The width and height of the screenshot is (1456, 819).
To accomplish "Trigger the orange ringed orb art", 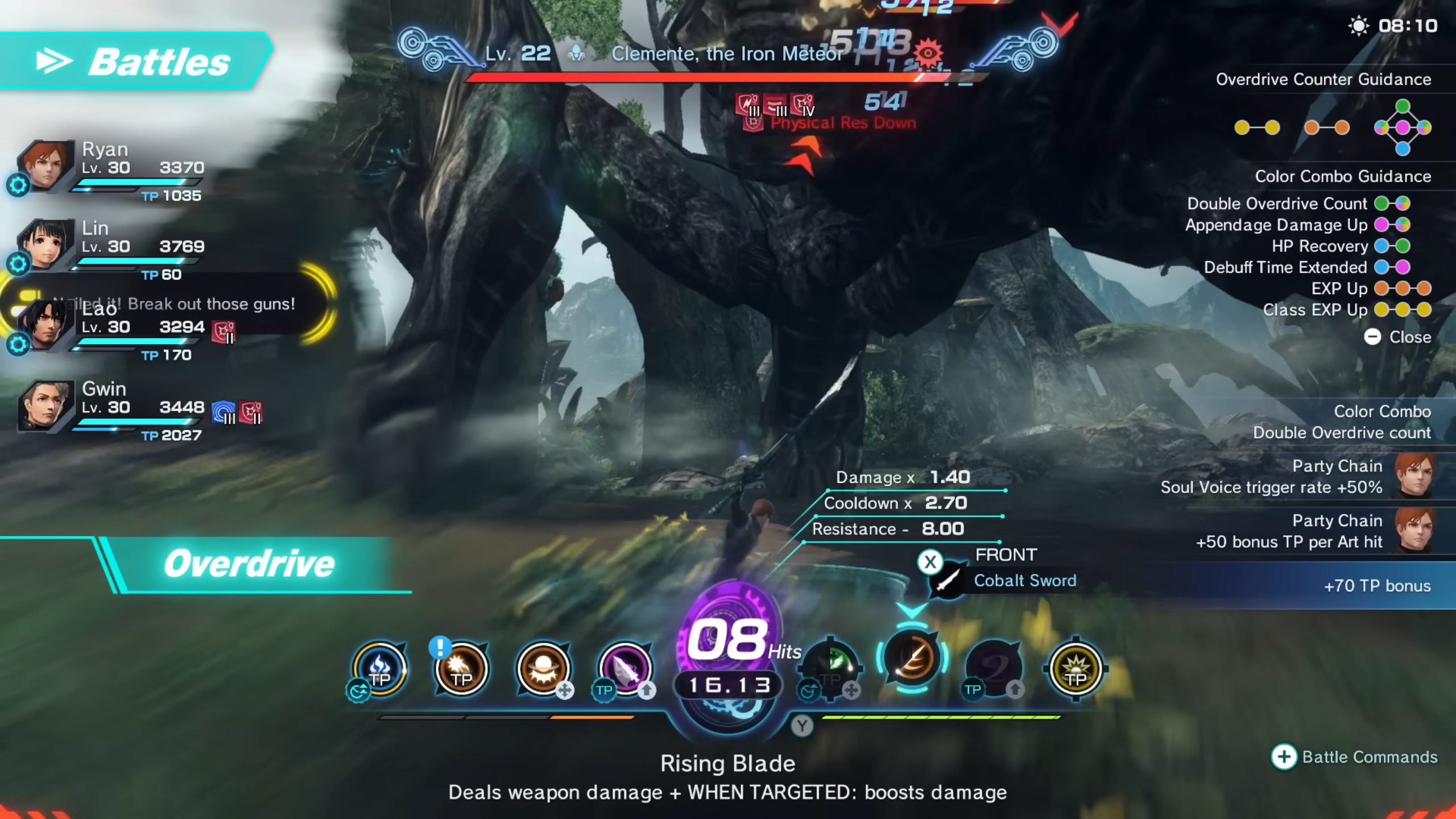I will (543, 669).
